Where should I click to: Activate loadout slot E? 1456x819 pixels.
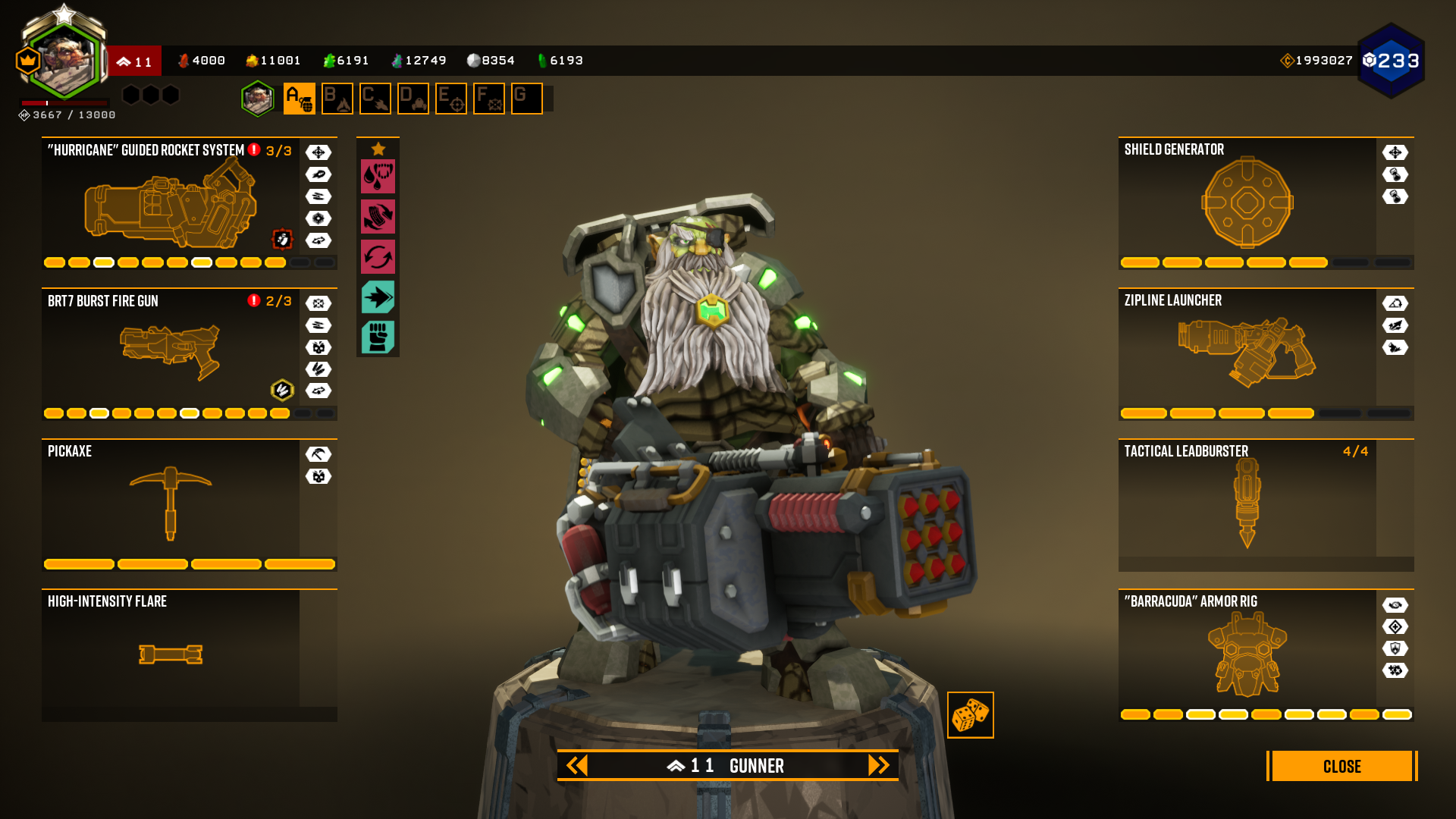[451, 99]
